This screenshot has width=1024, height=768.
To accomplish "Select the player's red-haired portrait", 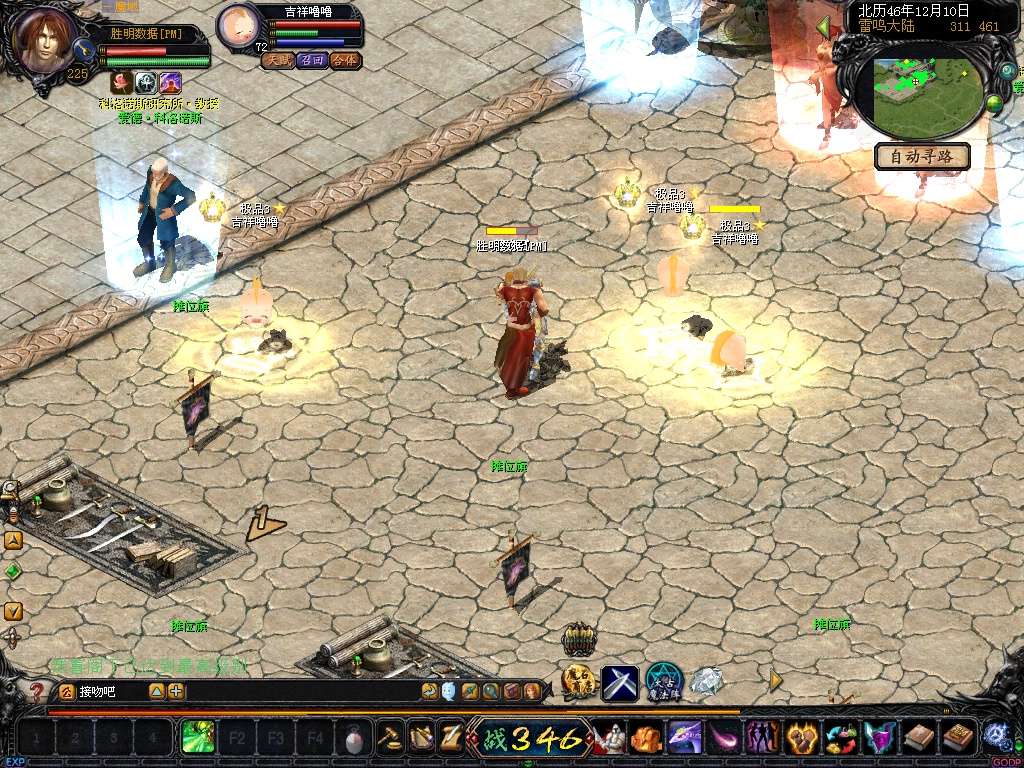I will point(44,40).
